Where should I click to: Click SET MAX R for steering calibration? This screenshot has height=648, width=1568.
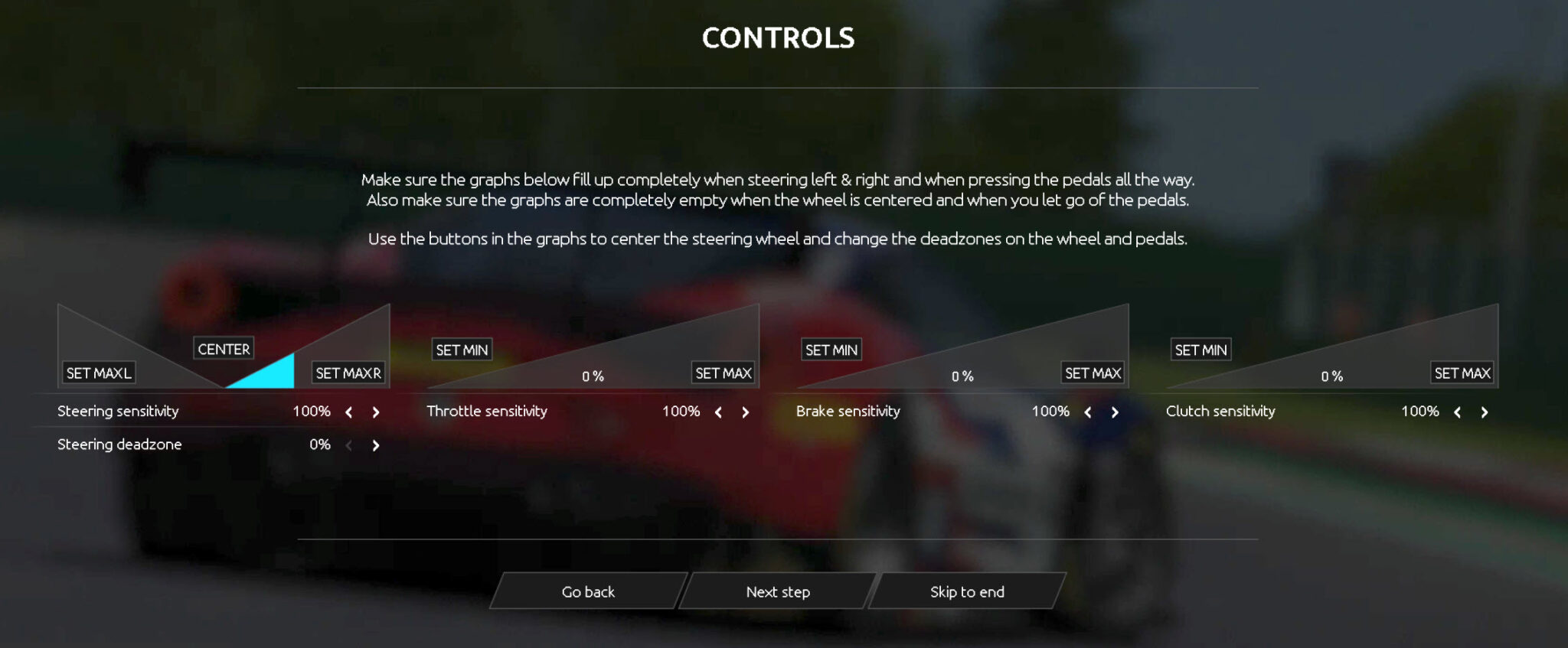tap(348, 373)
